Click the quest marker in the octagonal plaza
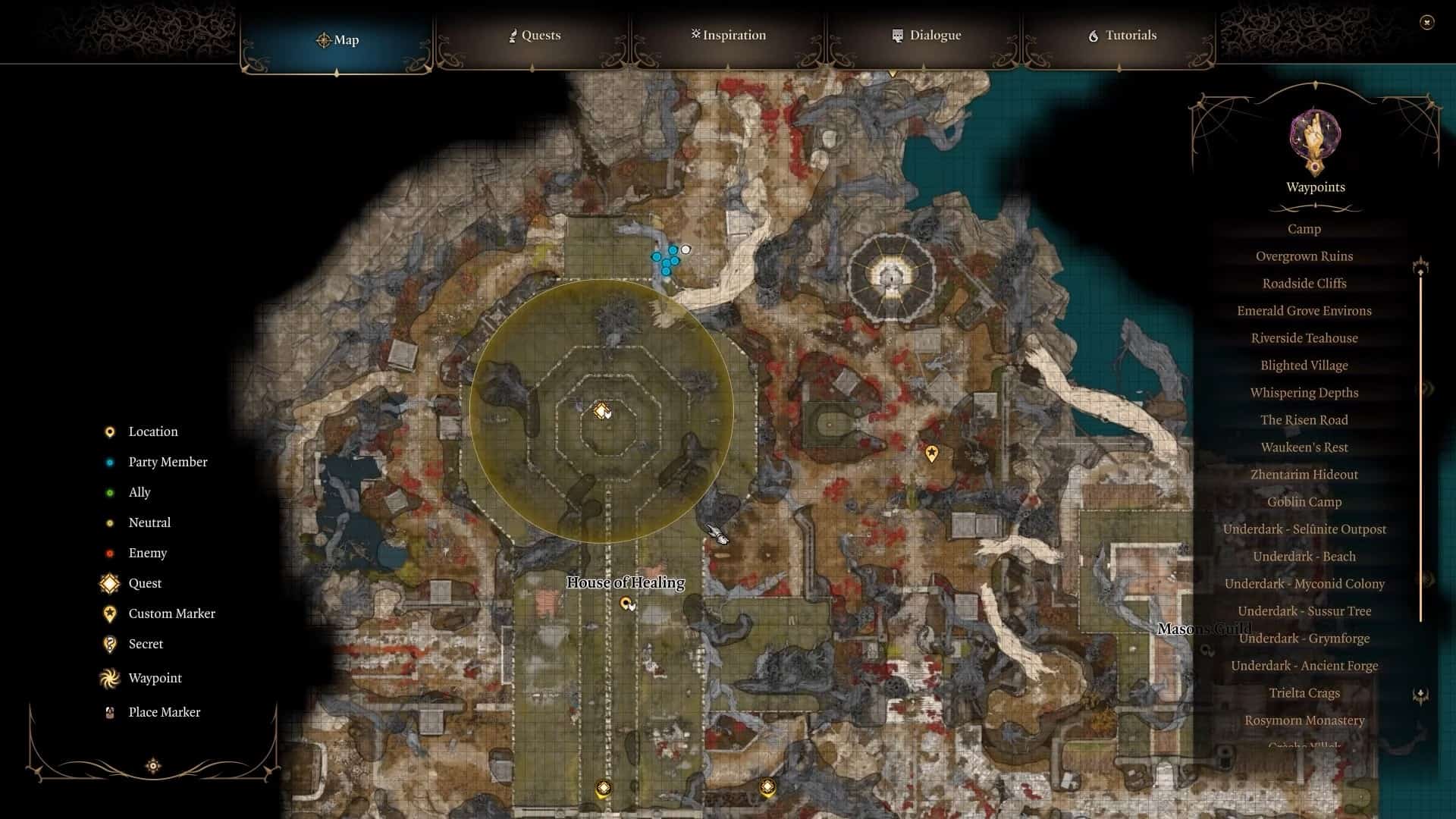Viewport: 1456px width, 819px height. coord(601,411)
